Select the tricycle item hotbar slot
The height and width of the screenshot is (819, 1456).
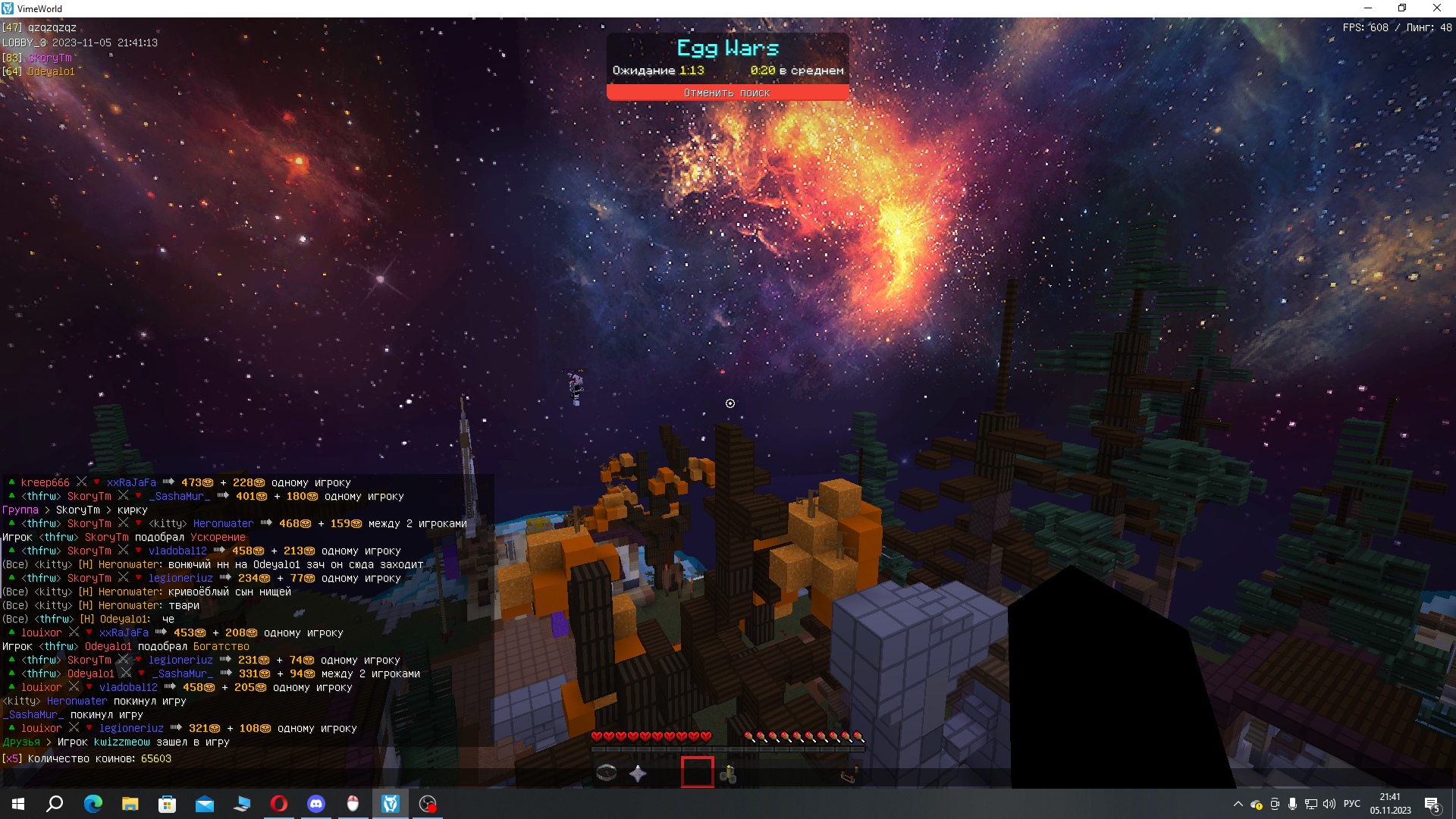[729, 773]
